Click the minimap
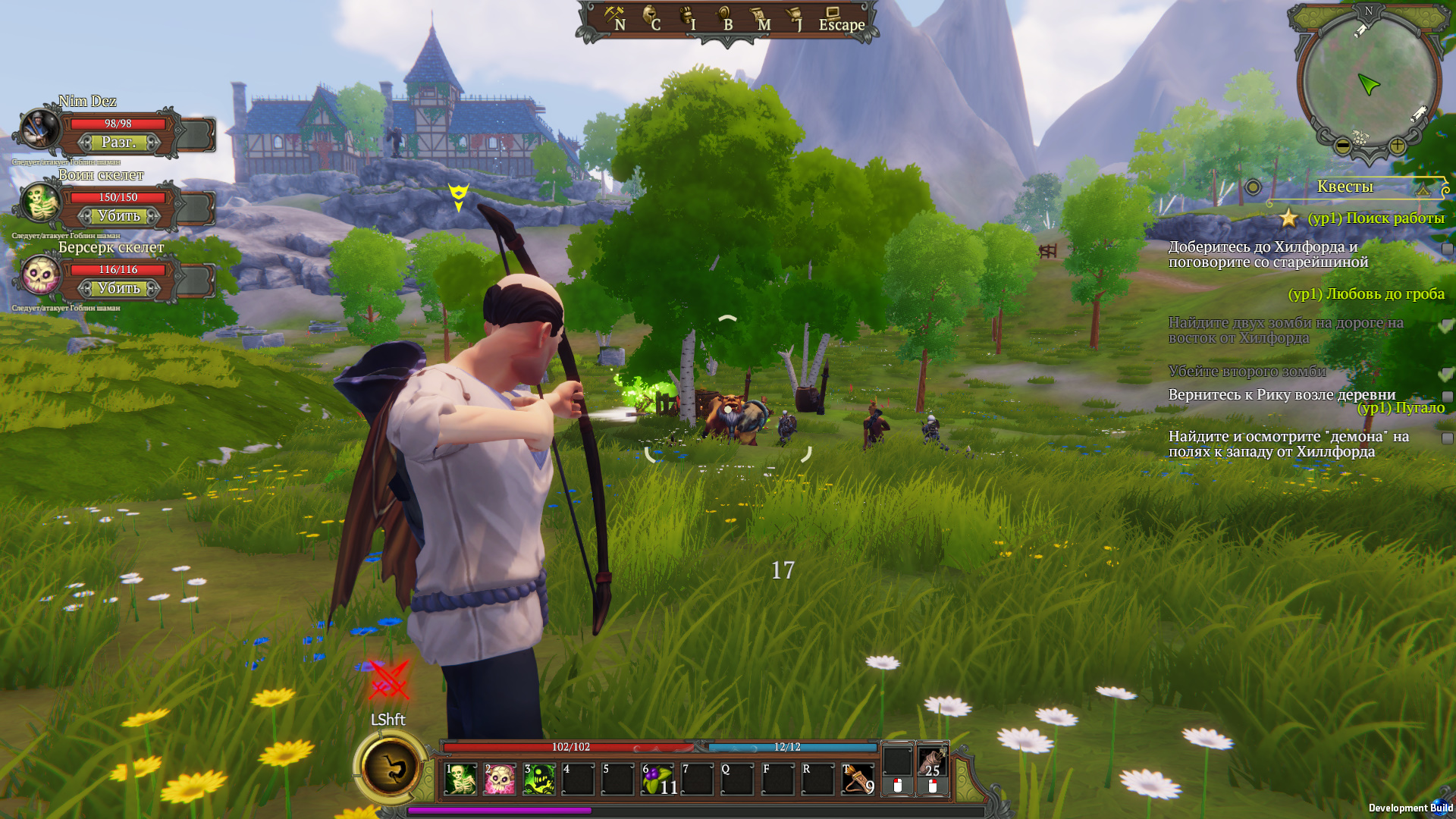Screen dimensions: 1456x819 (1369, 80)
